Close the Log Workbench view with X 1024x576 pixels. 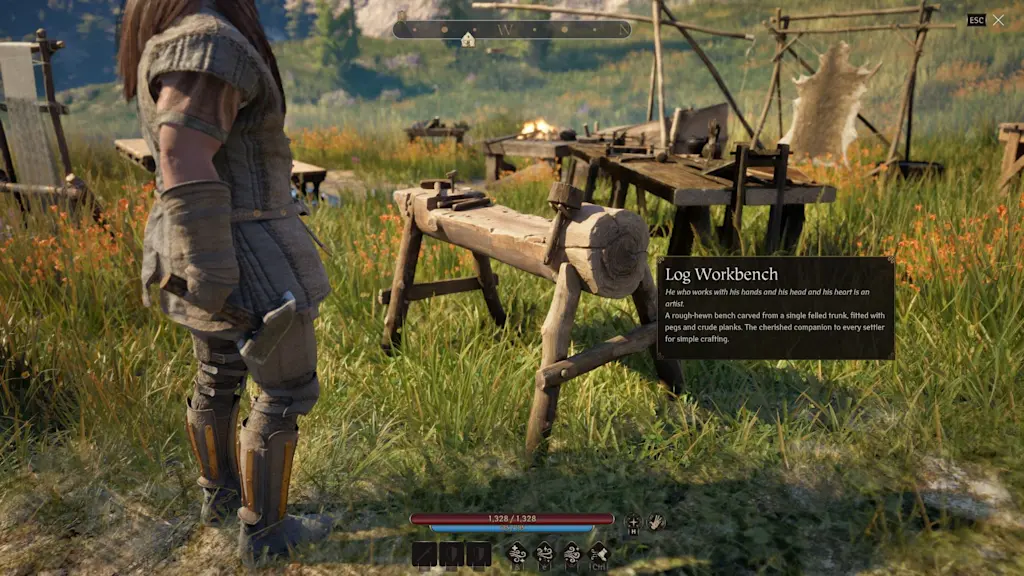998,20
